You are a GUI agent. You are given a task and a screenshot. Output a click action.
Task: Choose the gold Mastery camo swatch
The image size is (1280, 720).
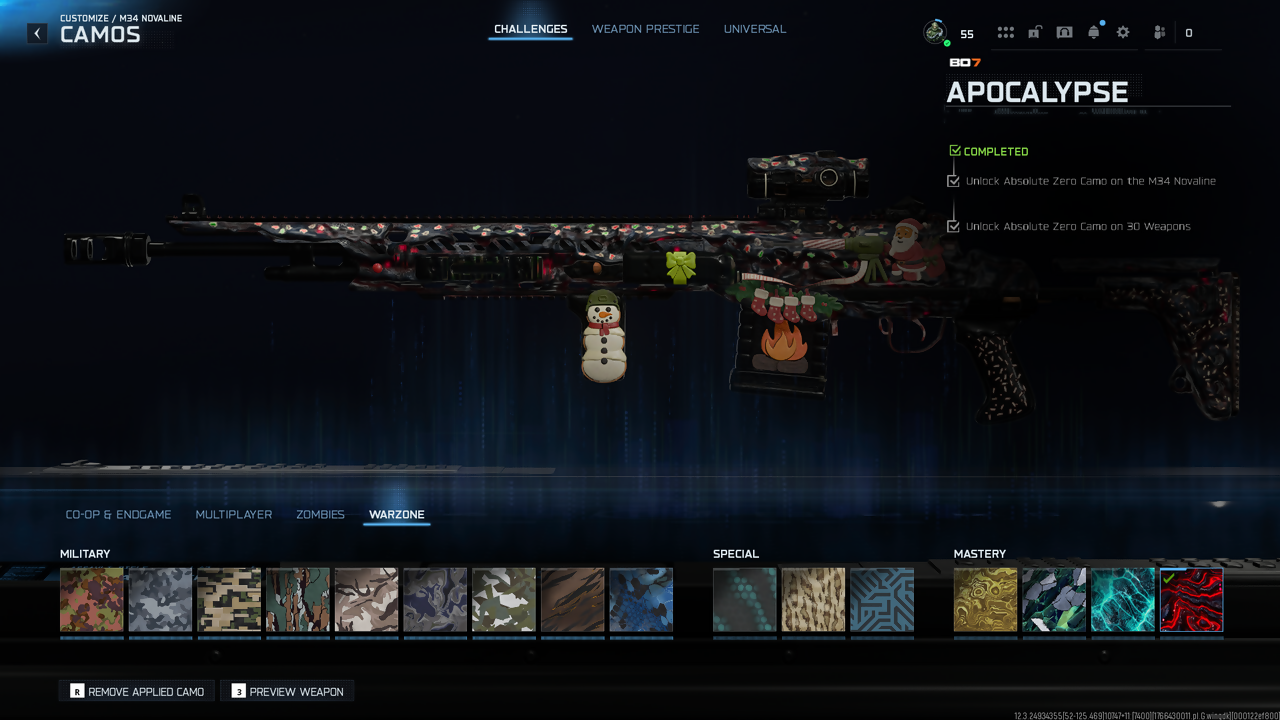click(985, 600)
